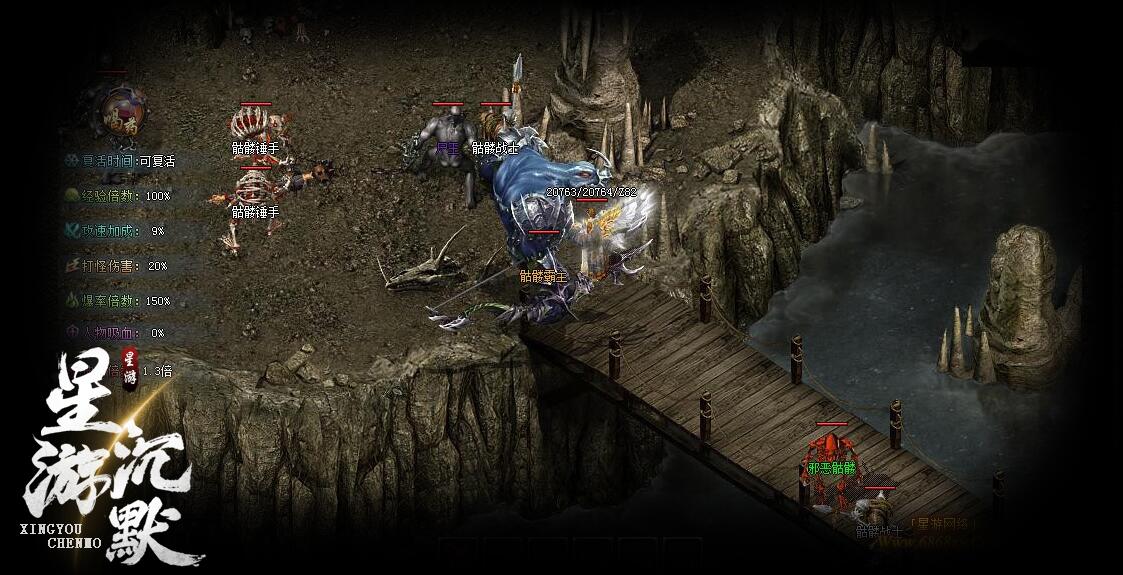Screen dimensions: 1123x575
Task: Click the round 喝药 potion icon
Action: click(x=120, y=110)
